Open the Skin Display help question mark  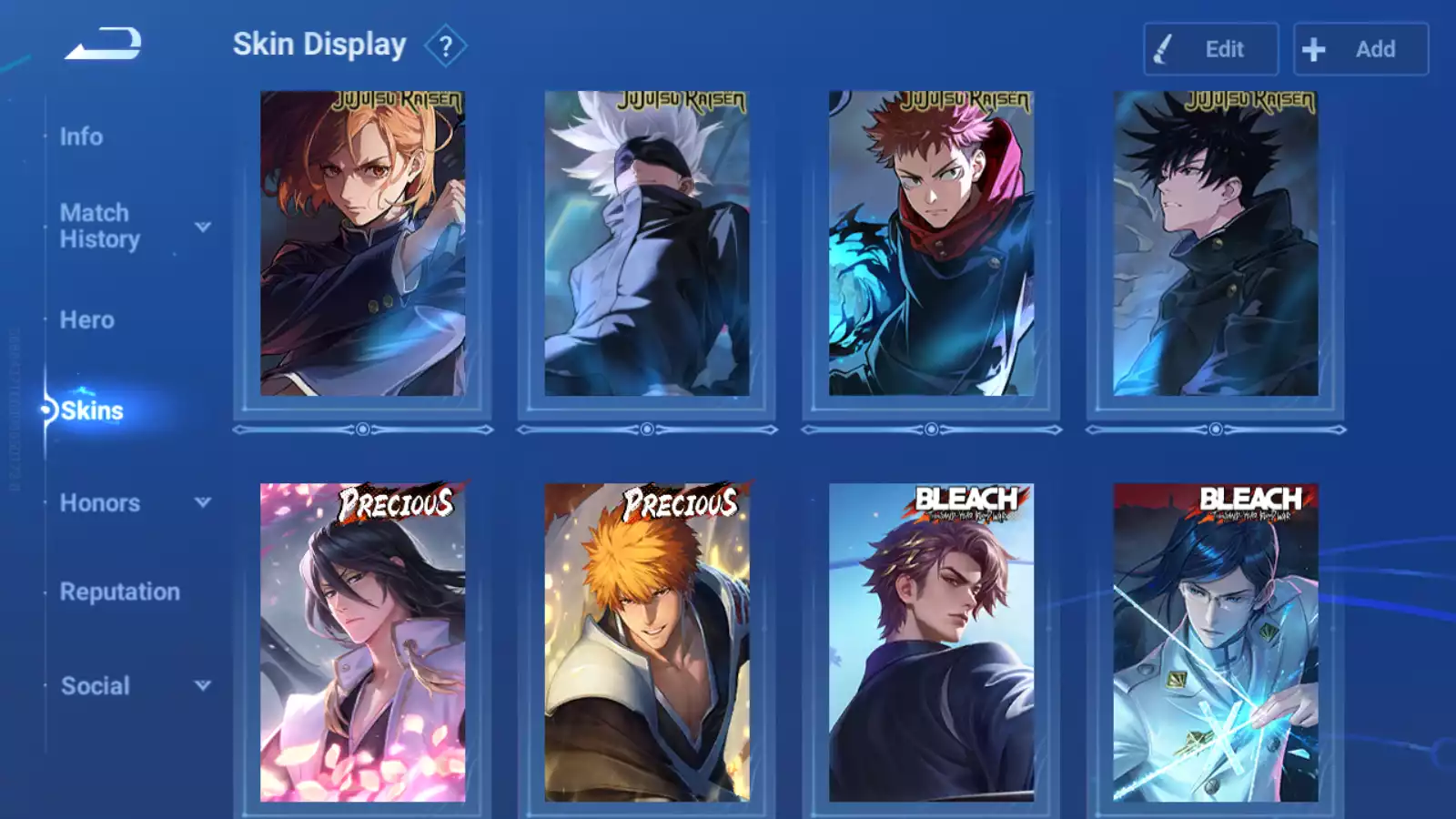pyautogui.click(x=445, y=45)
